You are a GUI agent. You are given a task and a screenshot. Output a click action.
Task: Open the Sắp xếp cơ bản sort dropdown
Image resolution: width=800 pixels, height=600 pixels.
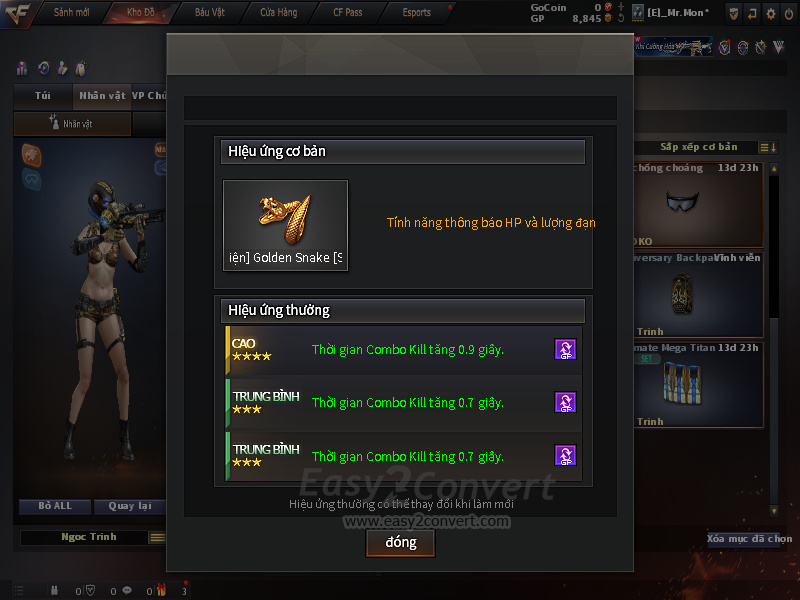[700, 147]
